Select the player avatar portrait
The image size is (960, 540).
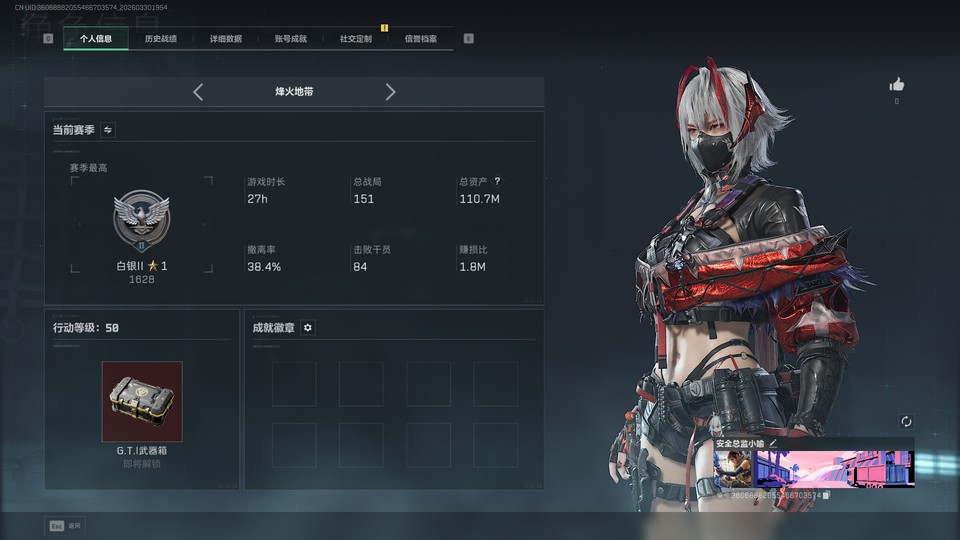pyautogui.click(x=733, y=468)
